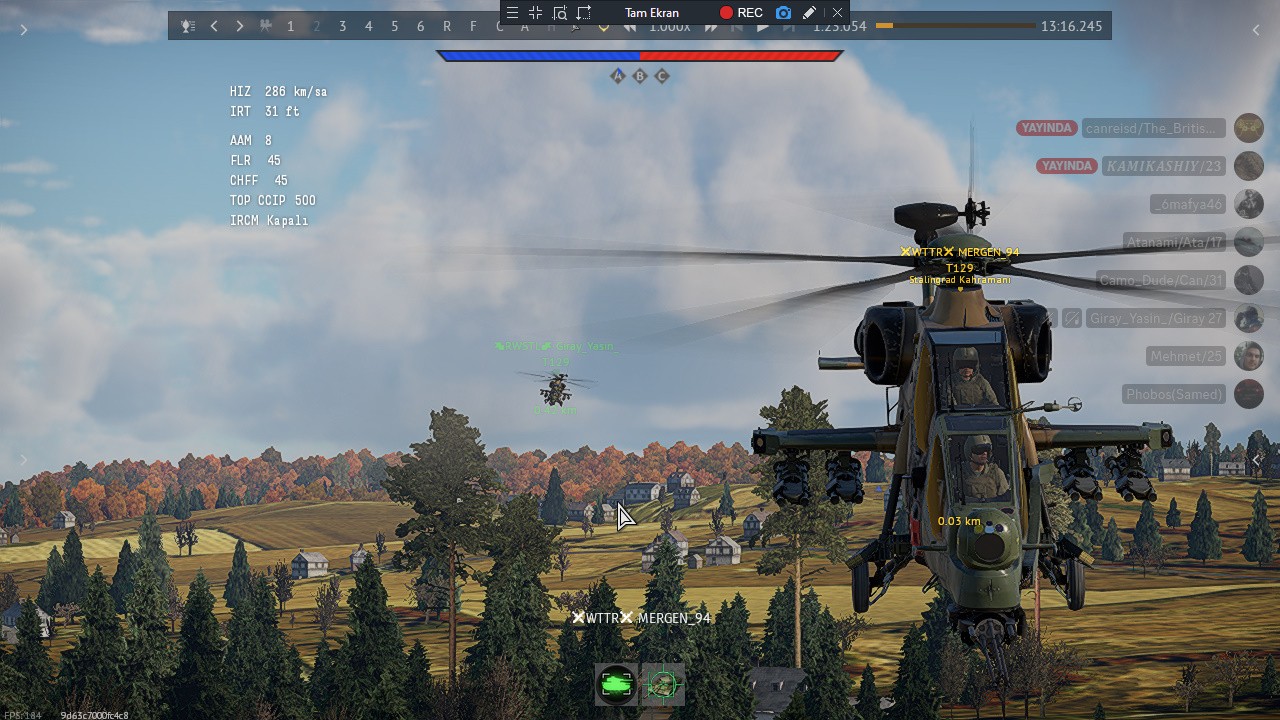Select canreisd/The_Britis... in voice list
The image size is (1280, 720).
pos(1153,128)
